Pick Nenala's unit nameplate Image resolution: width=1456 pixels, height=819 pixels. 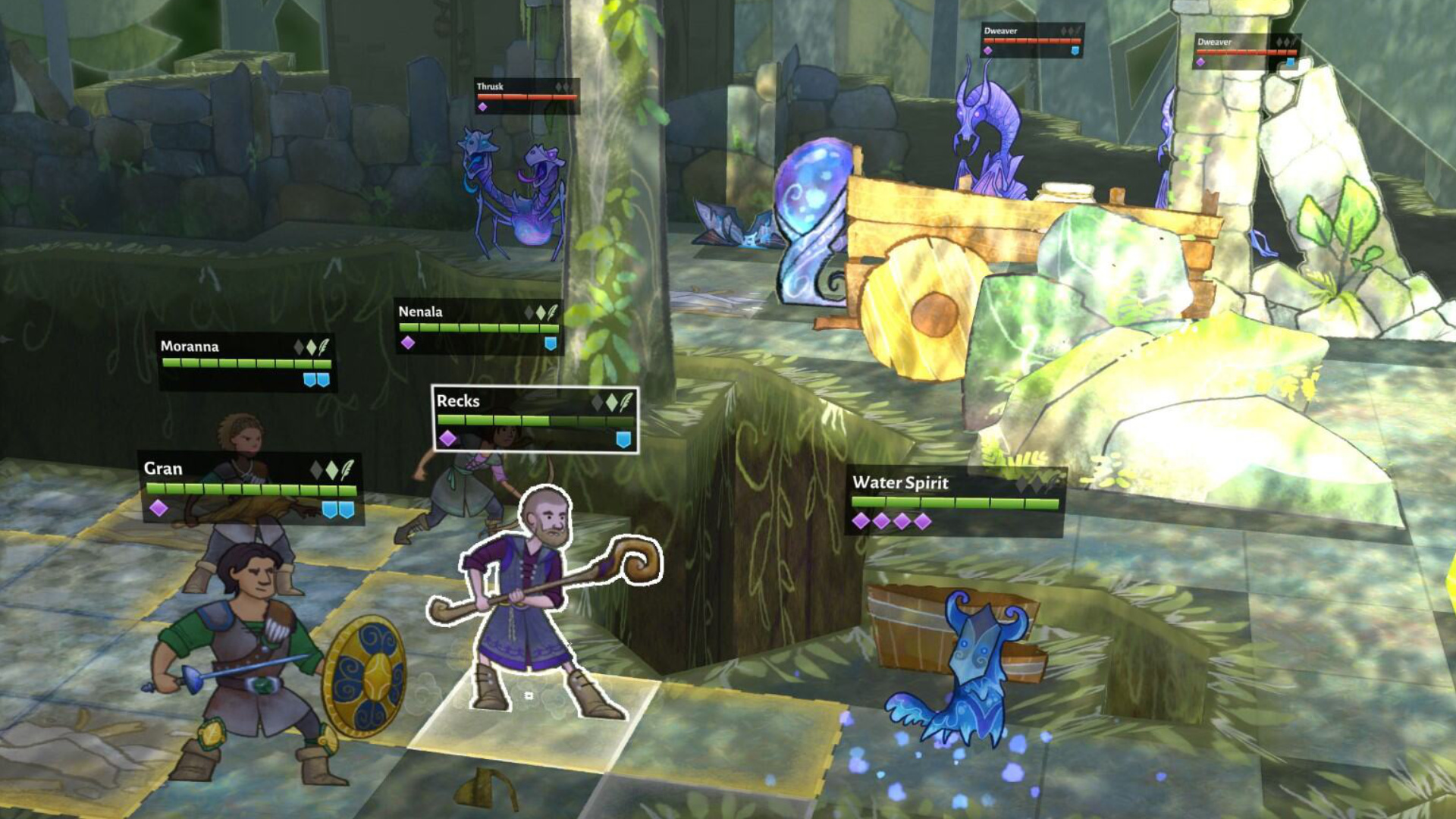(x=479, y=327)
